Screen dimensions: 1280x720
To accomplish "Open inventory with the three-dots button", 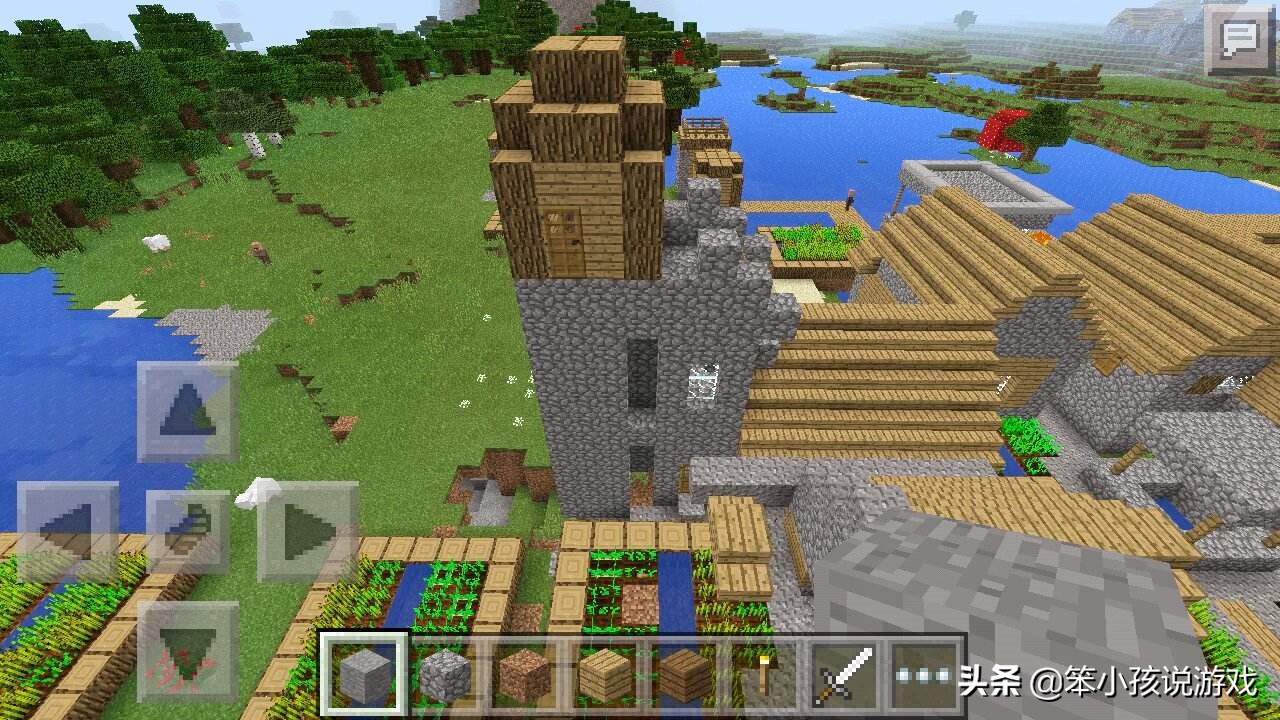I will click(924, 675).
